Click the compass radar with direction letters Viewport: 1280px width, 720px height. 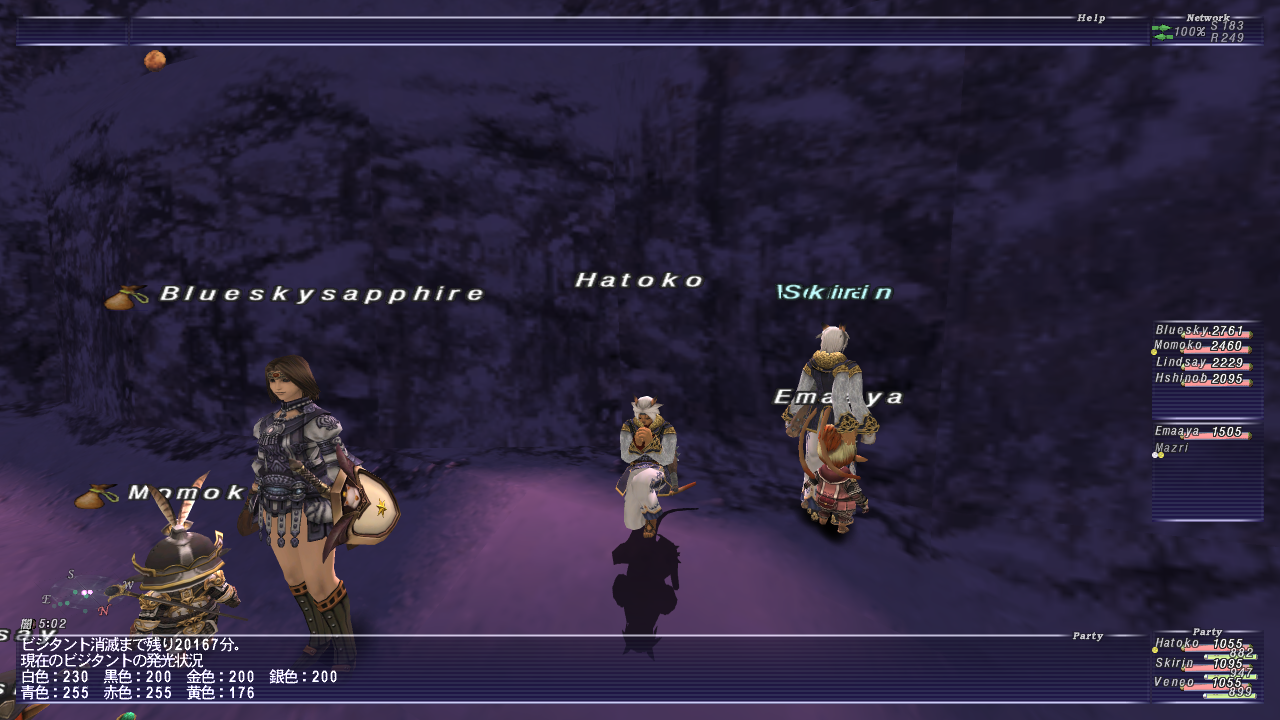pyautogui.click(x=87, y=592)
